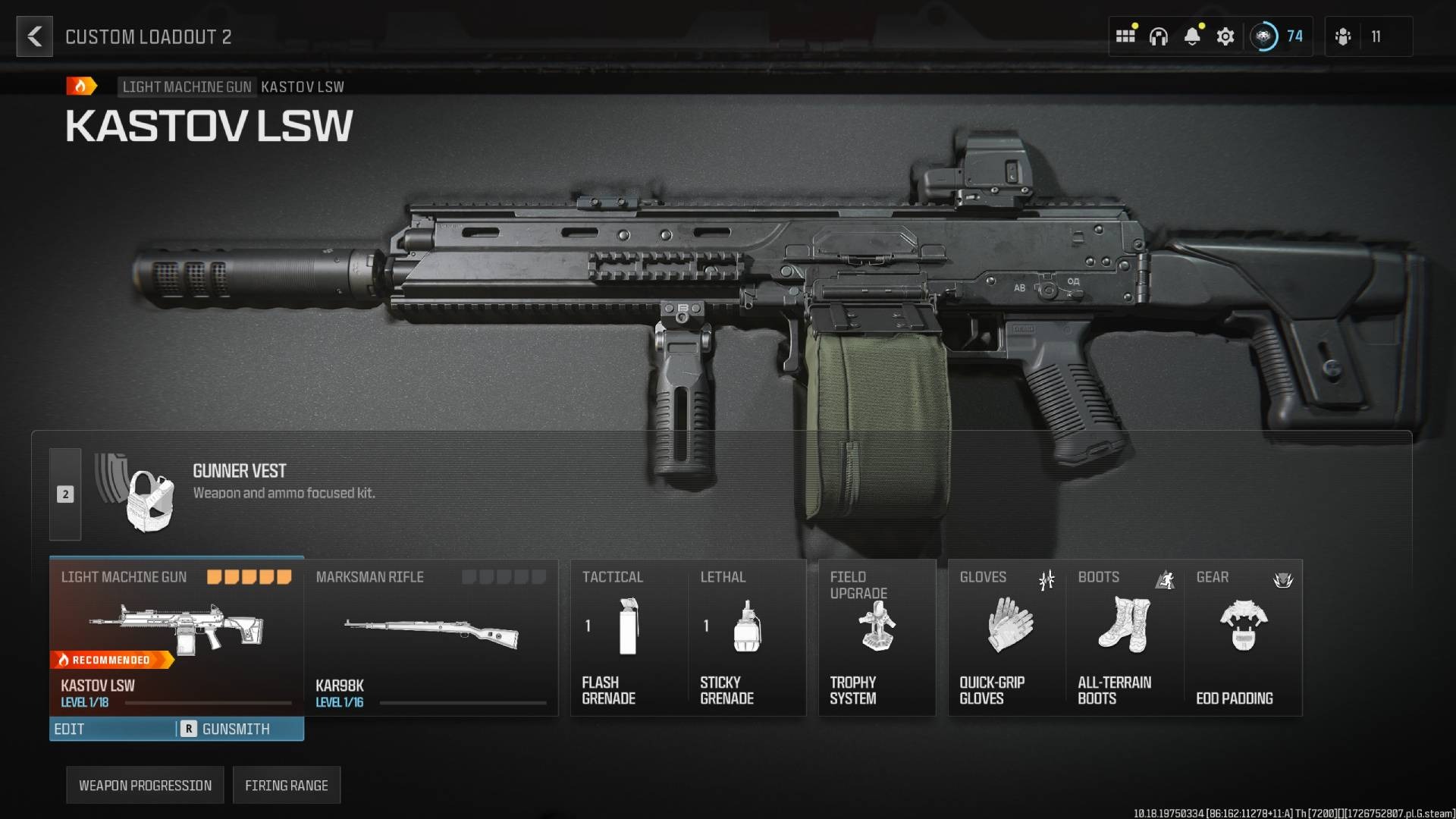1456x819 pixels.
Task: Open the social party icon
Action: pyautogui.click(x=1343, y=36)
